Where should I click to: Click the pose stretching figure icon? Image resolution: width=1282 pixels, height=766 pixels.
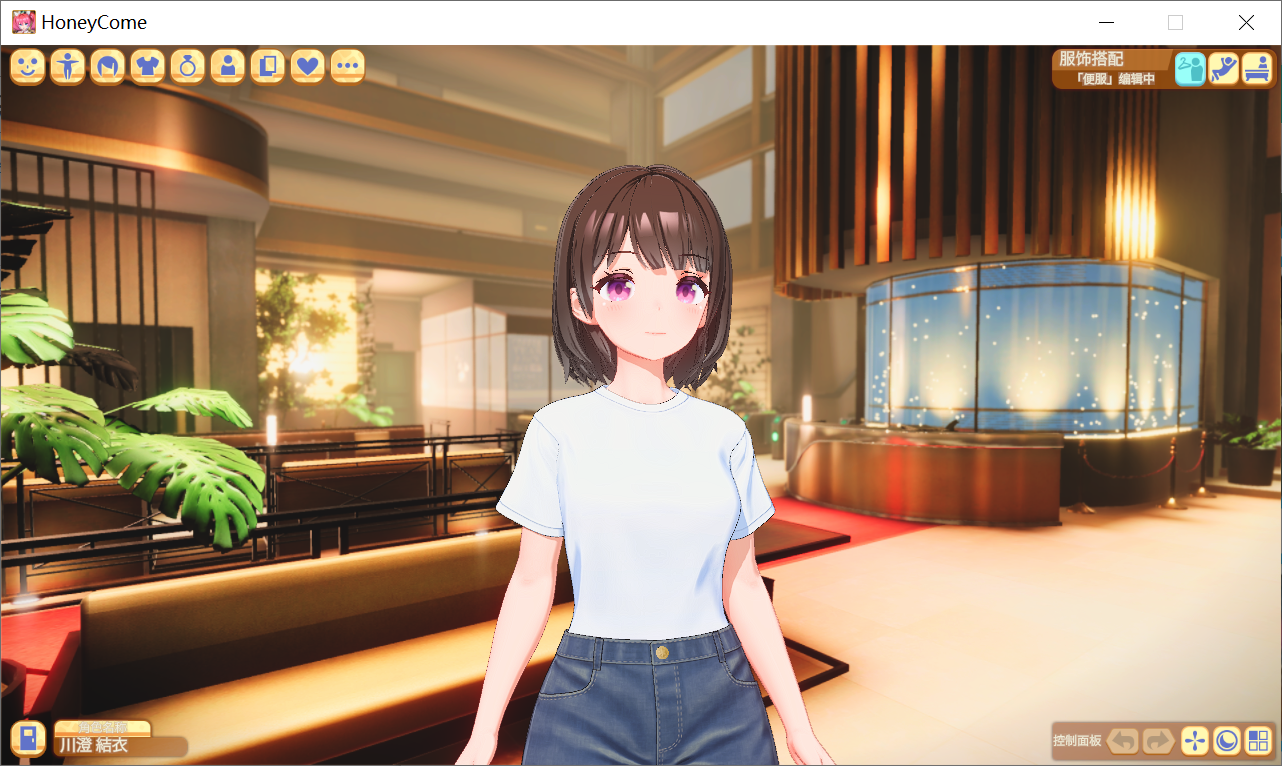1223,68
